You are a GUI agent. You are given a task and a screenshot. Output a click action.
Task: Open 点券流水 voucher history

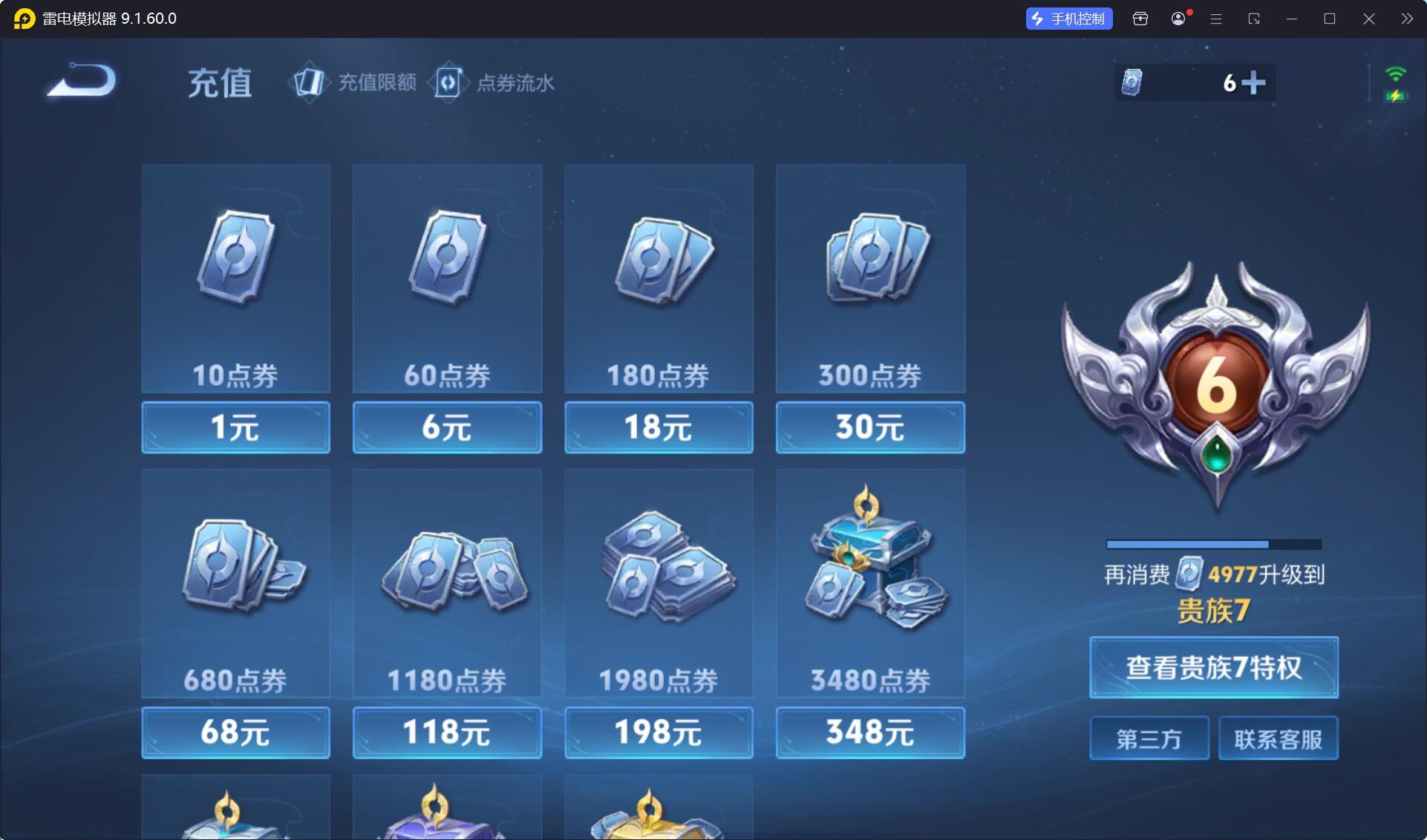(x=495, y=82)
